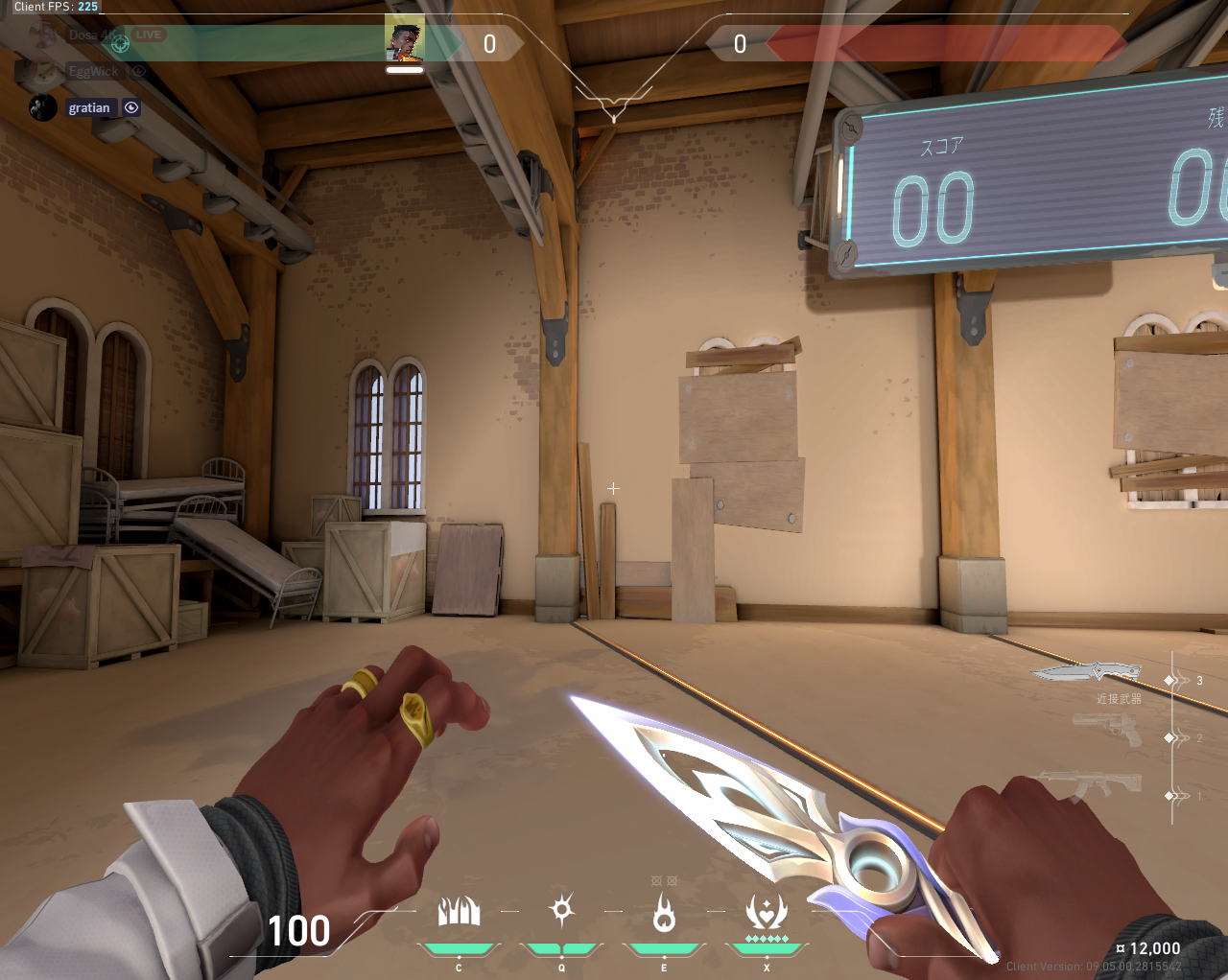Viewport: 1228px width, 980px height.
Task: Use the Curveball flash ability icon
Action: 561,910
